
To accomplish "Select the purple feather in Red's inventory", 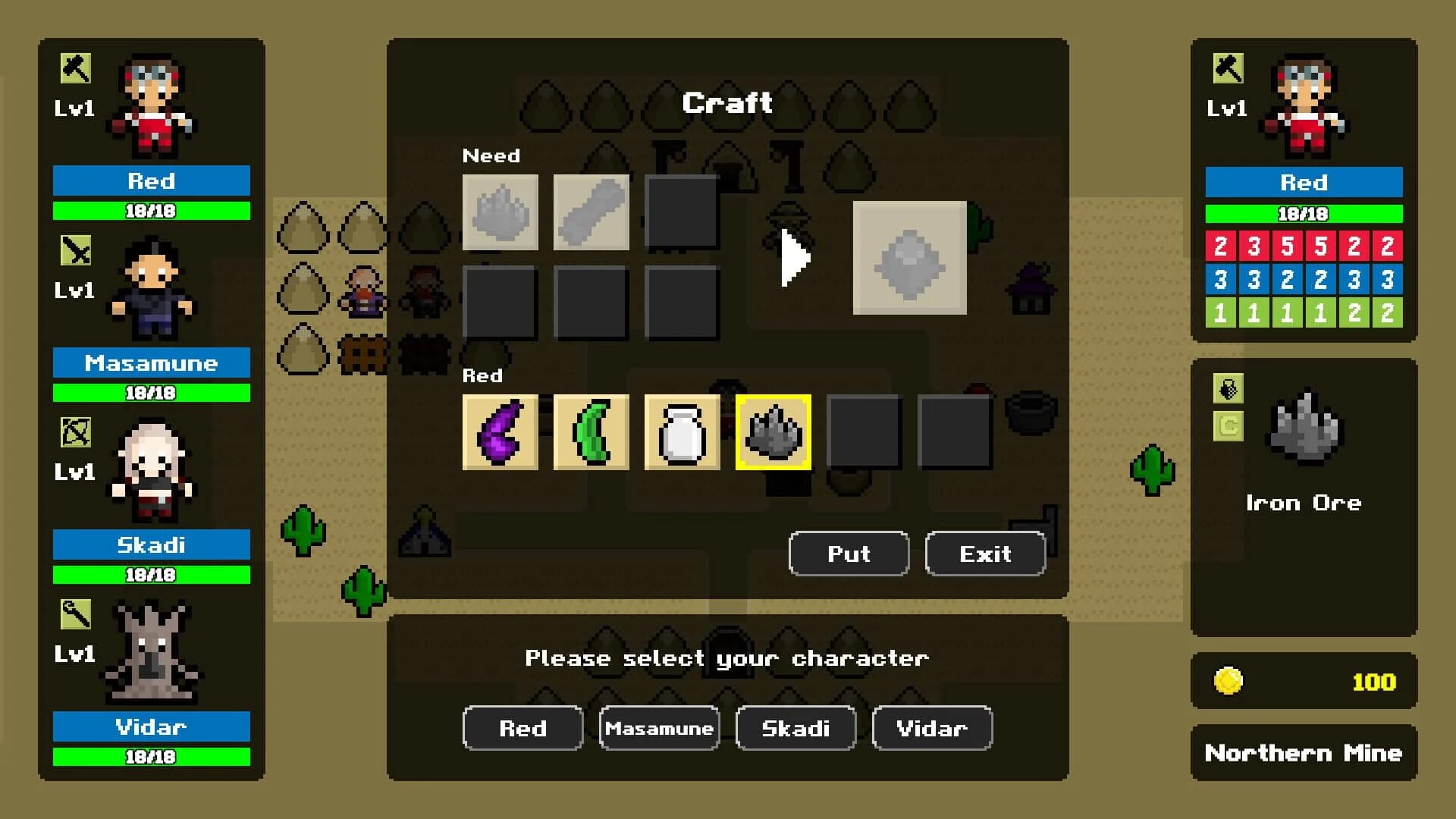I will 500,432.
